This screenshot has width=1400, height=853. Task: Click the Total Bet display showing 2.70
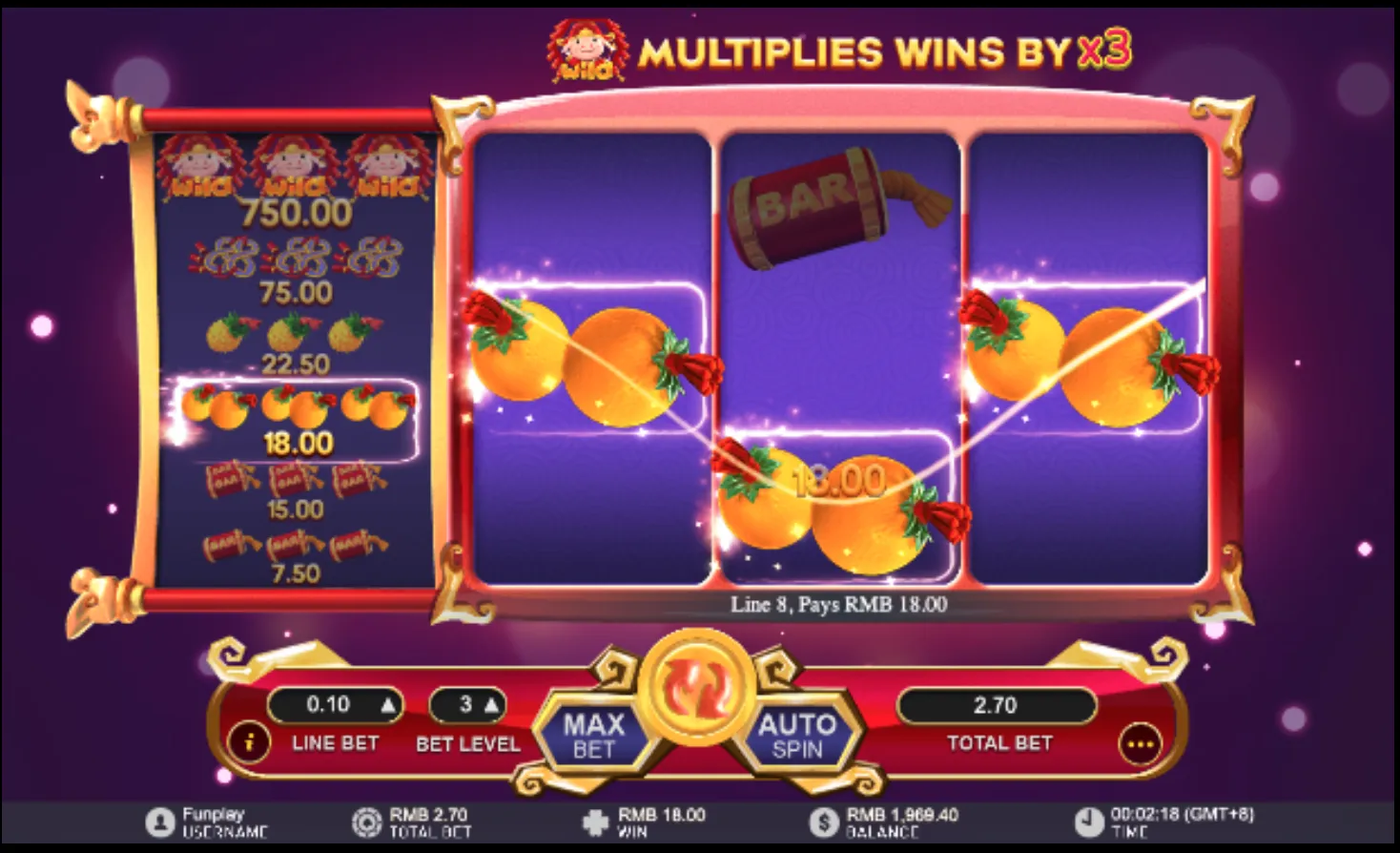tap(995, 706)
